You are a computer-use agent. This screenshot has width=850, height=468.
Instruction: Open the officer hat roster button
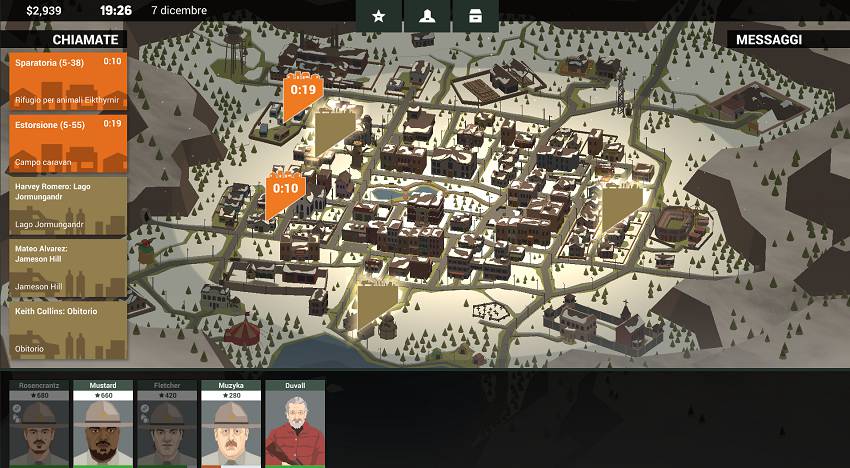(x=427, y=16)
